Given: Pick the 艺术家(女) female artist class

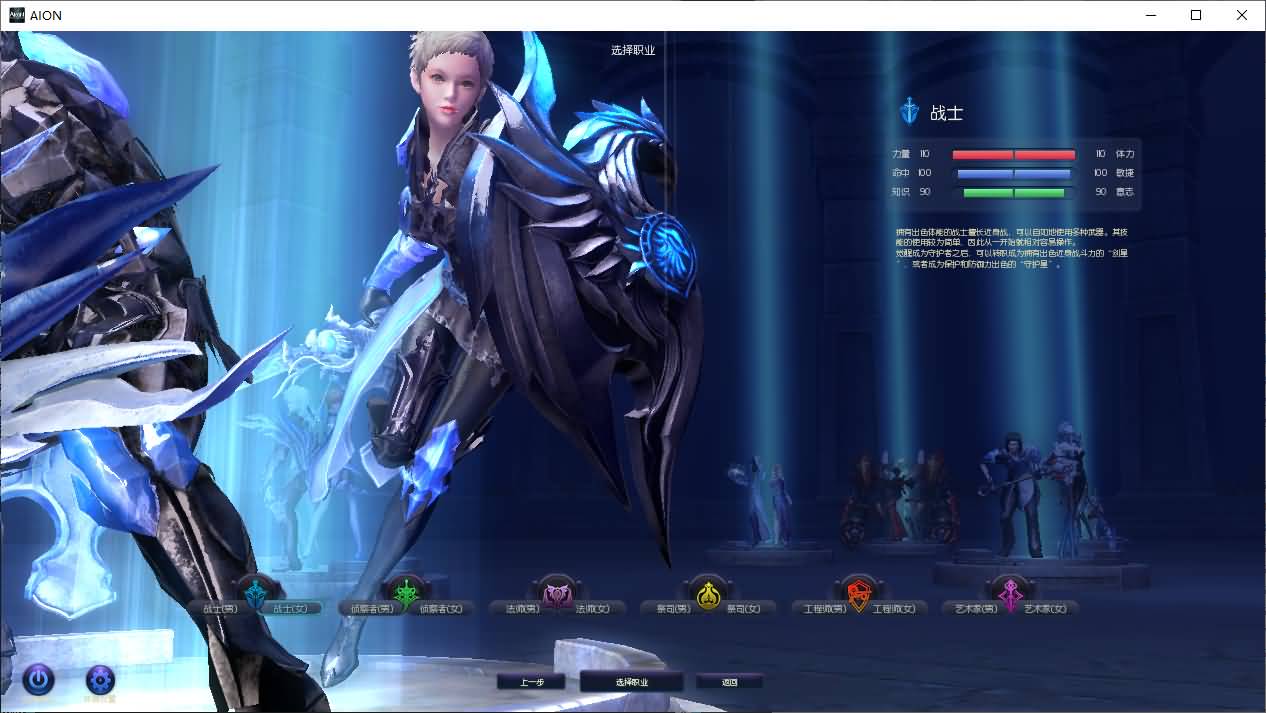Looking at the screenshot, I should 1045,608.
